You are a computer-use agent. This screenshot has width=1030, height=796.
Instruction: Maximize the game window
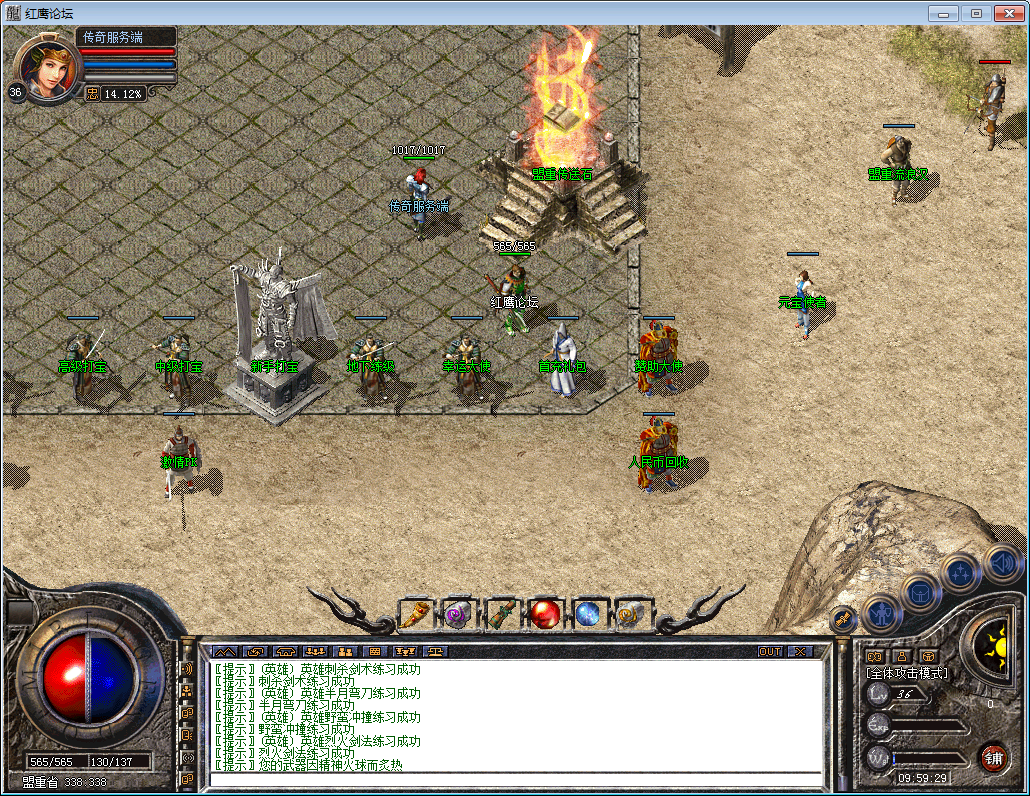[x=976, y=13]
